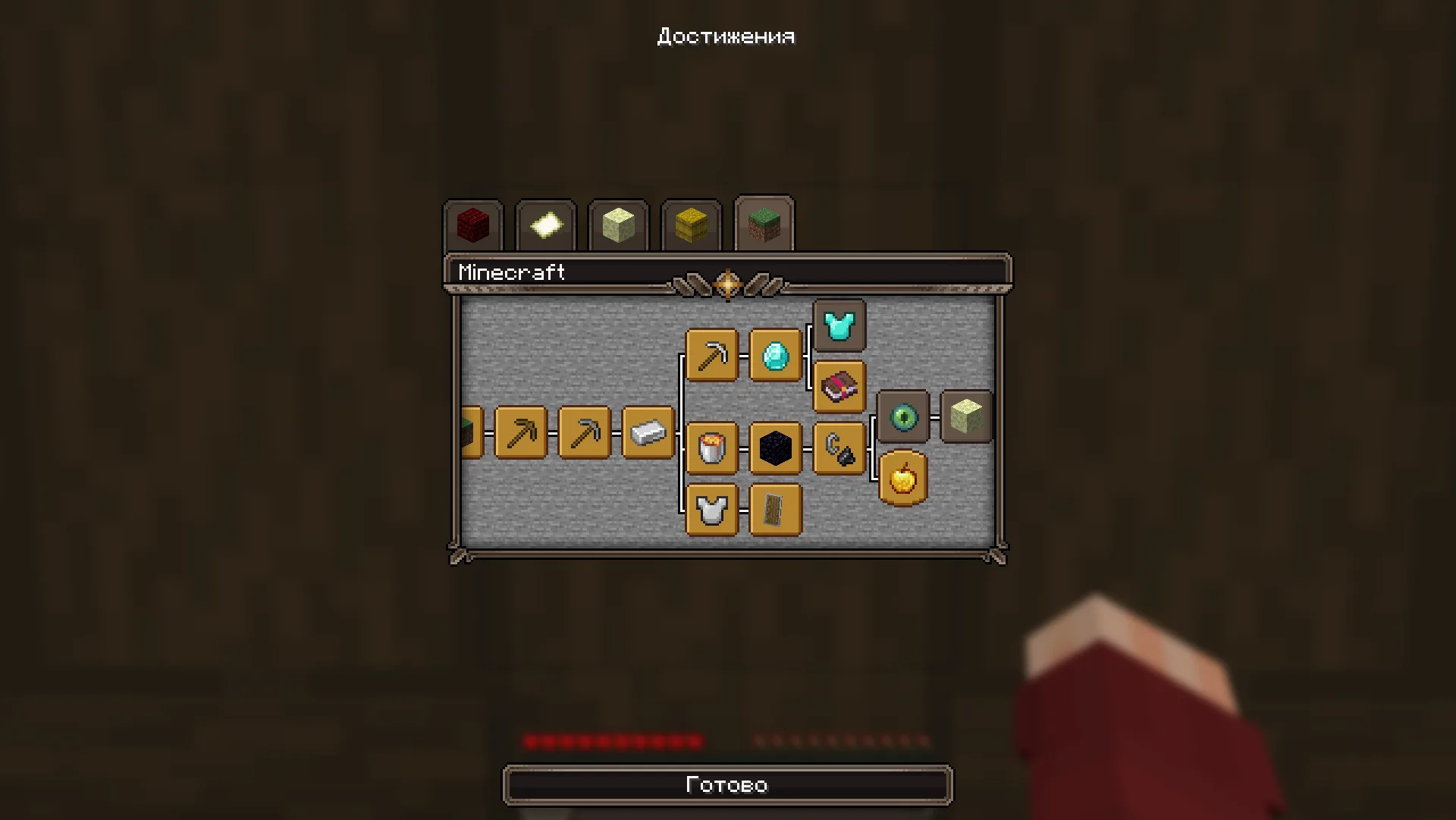Click the obsidian block advancement

775,448
